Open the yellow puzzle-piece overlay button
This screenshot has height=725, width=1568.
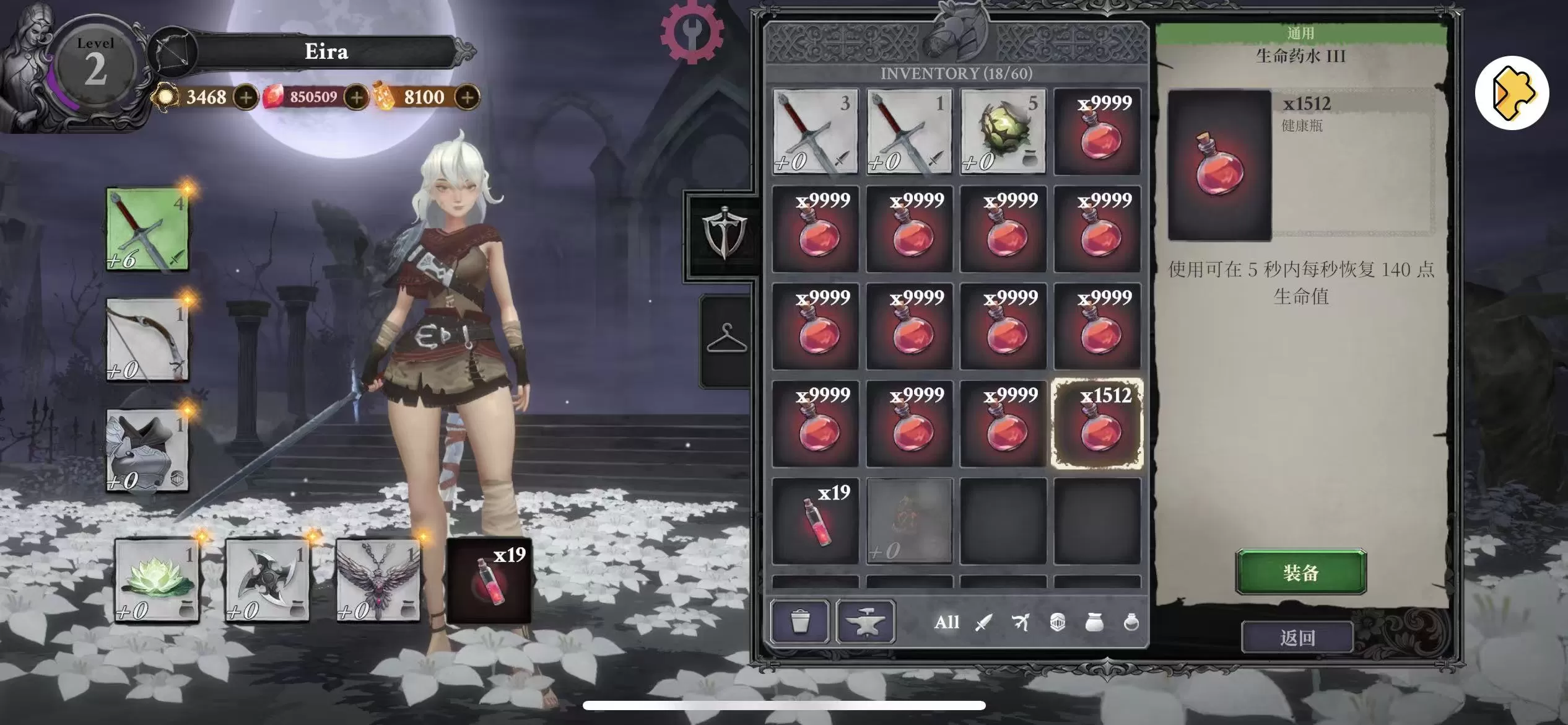[1512, 94]
